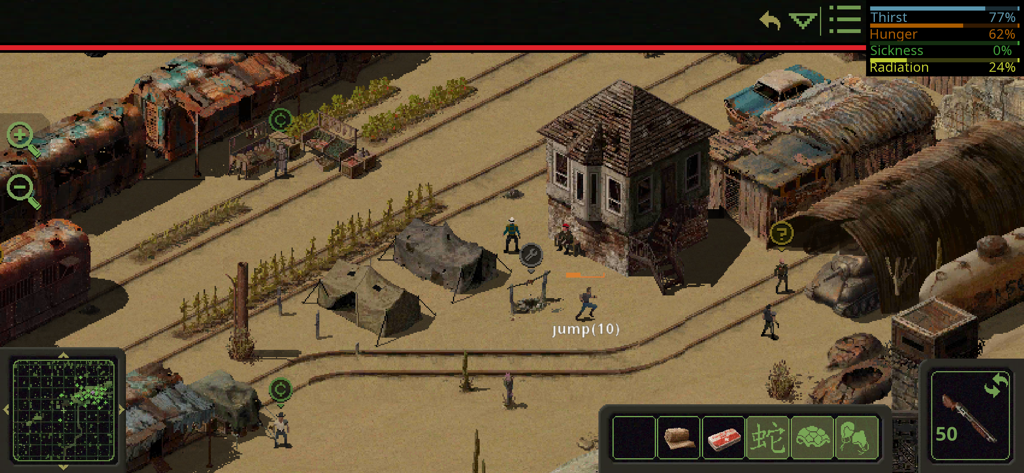Select the bedroll item in the hotbar
Image resolution: width=1024 pixels, height=473 pixels.
678,438
